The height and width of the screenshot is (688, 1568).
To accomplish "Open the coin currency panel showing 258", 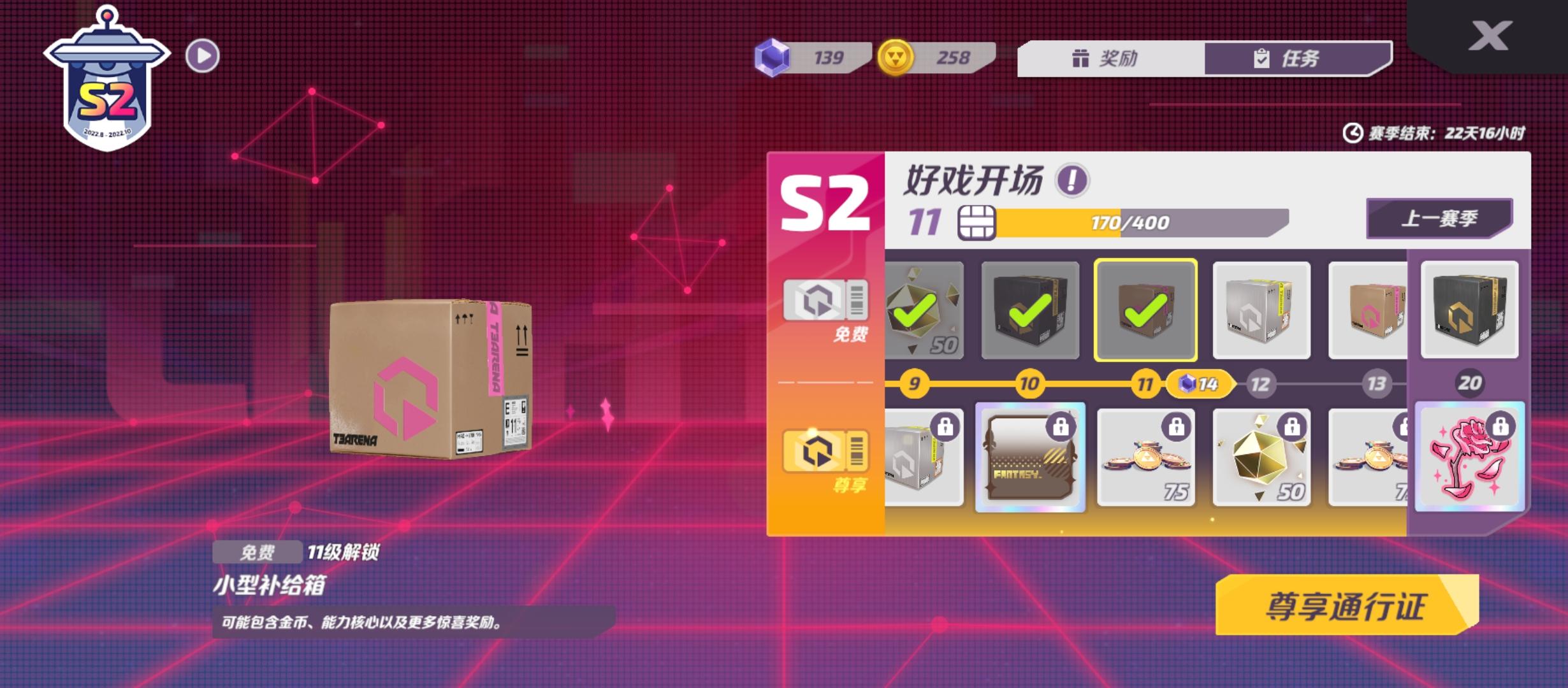I will click(931, 57).
